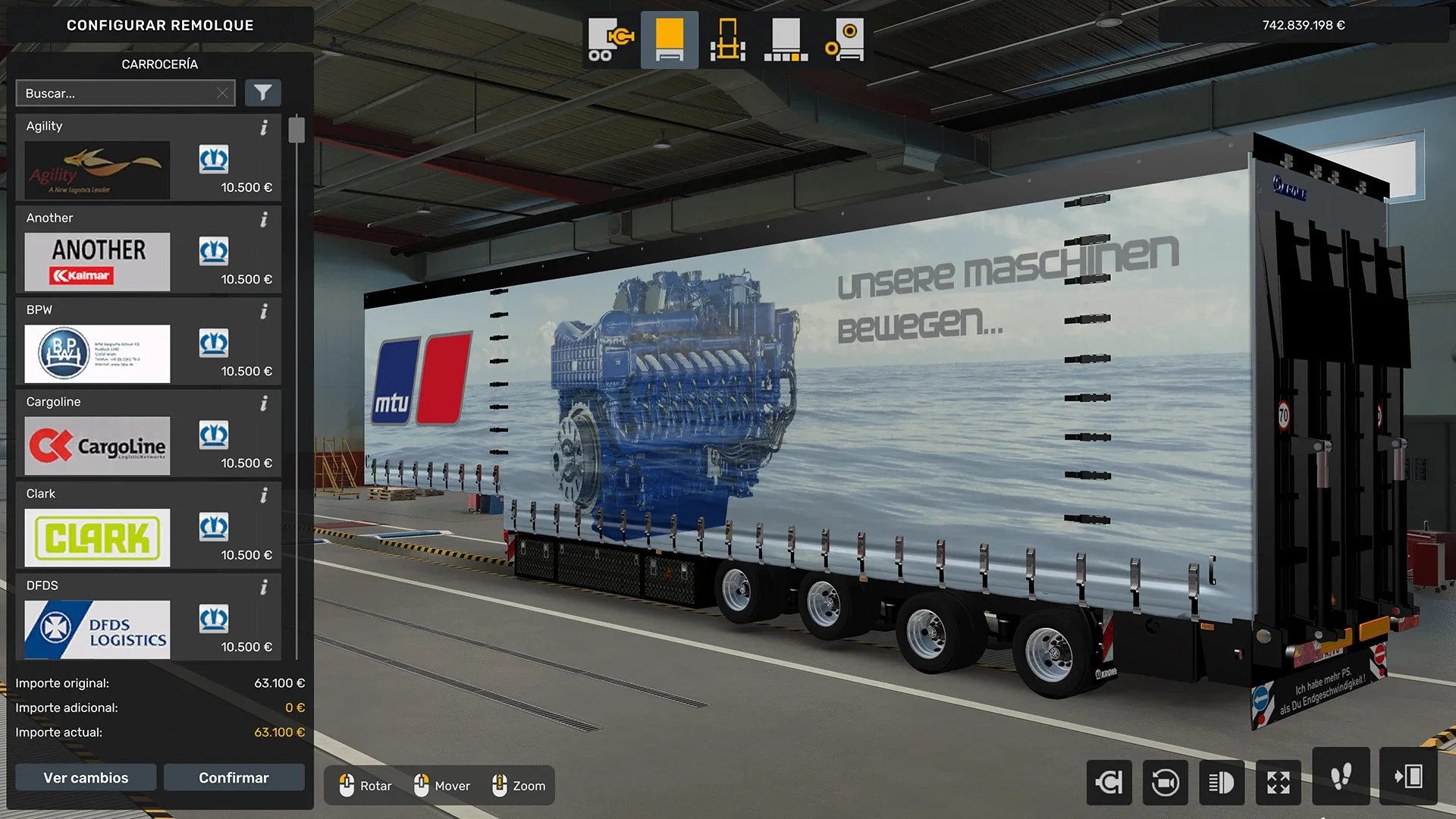1456x819 pixels.
Task: Toggle fullscreen preview with the arrows icon
Action: pos(1279,782)
